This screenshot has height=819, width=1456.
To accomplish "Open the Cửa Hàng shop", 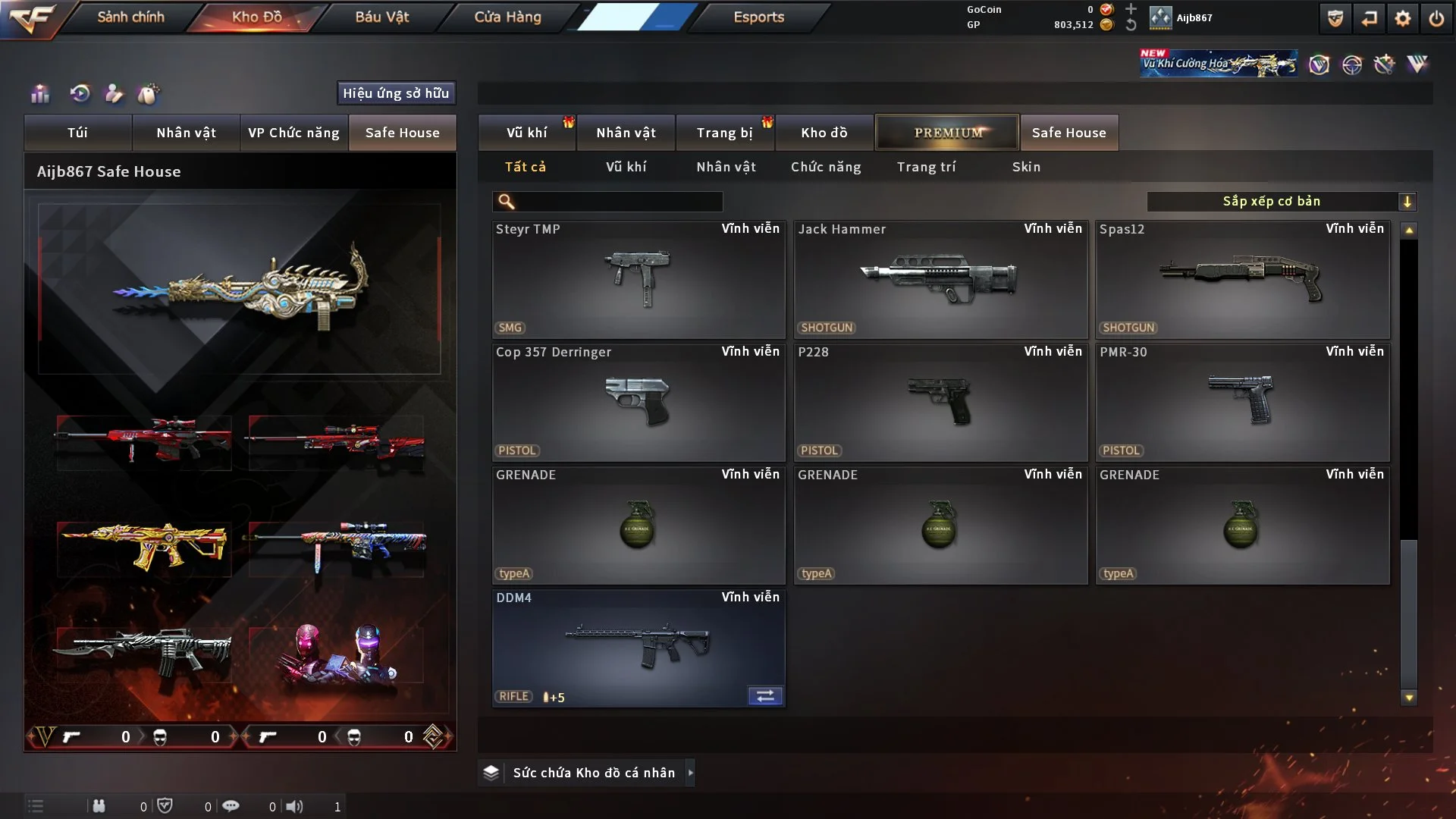I will (x=507, y=17).
